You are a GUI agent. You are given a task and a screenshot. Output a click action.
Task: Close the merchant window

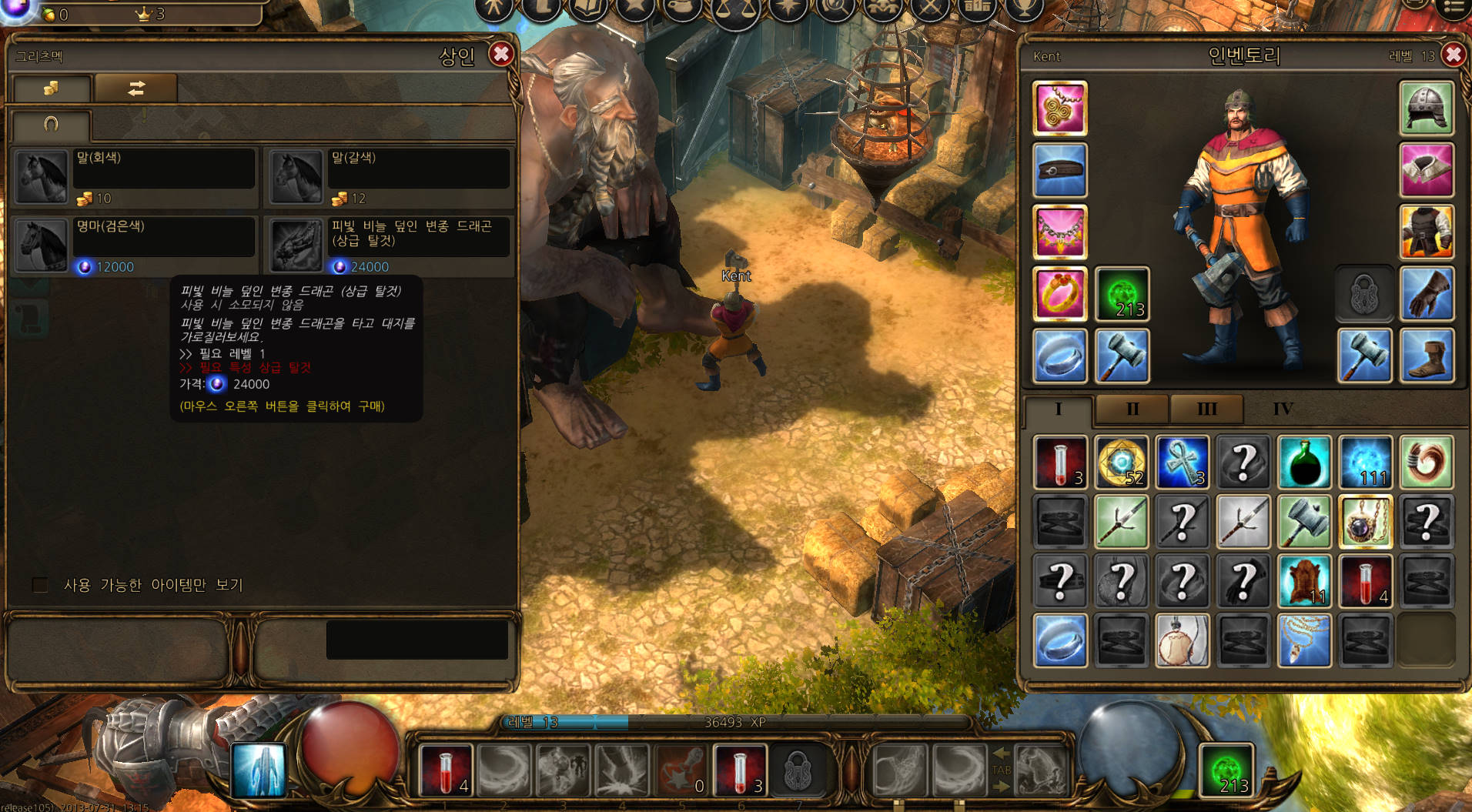pyautogui.click(x=501, y=54)
